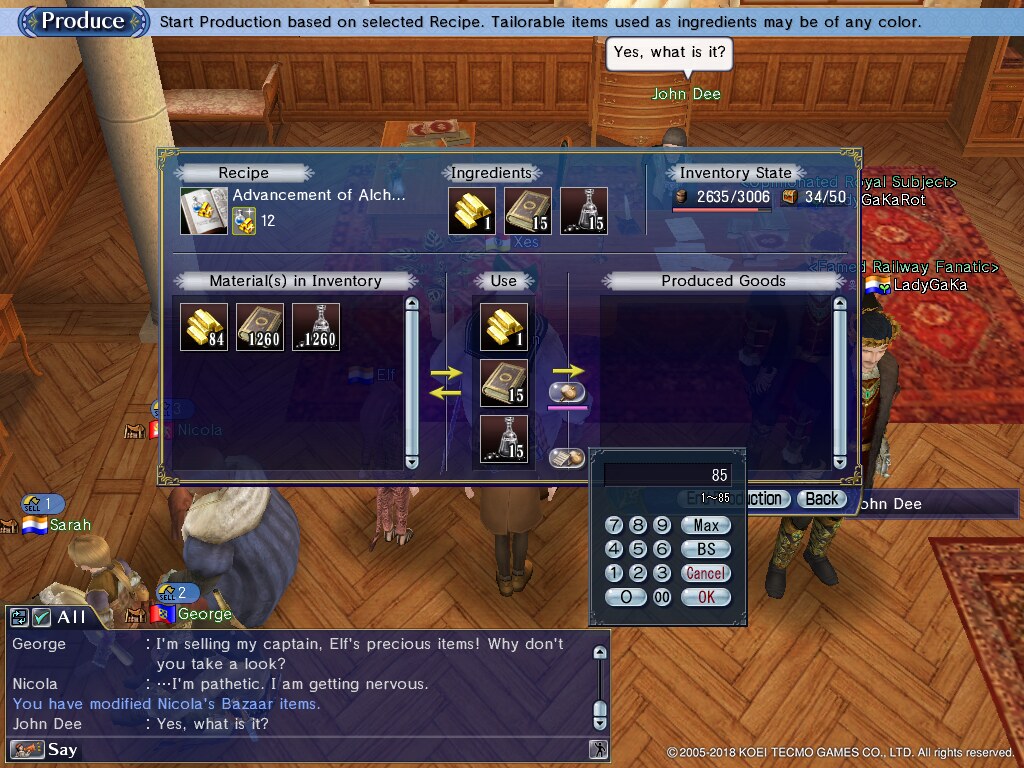Move materials with the right arrow
Image resolution: width=1024 pixels, height=768 pixels.
pyautogui.click(x=446, y=372)
